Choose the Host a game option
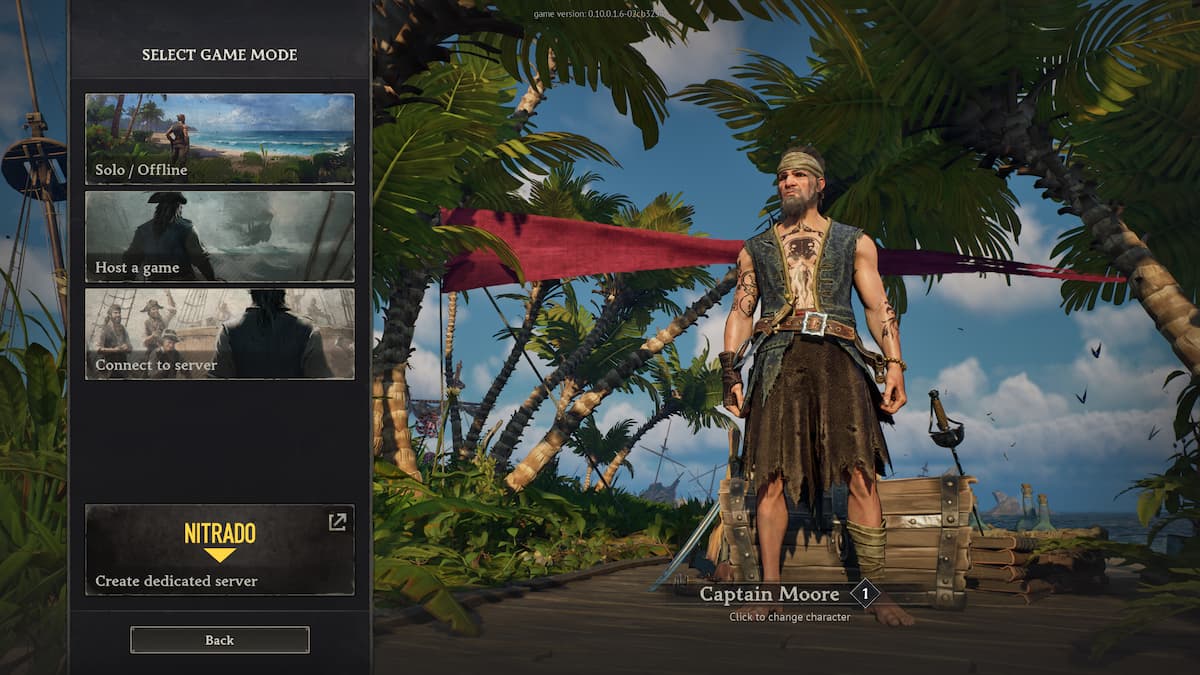 pyautogui.click(x=219, y=236)
